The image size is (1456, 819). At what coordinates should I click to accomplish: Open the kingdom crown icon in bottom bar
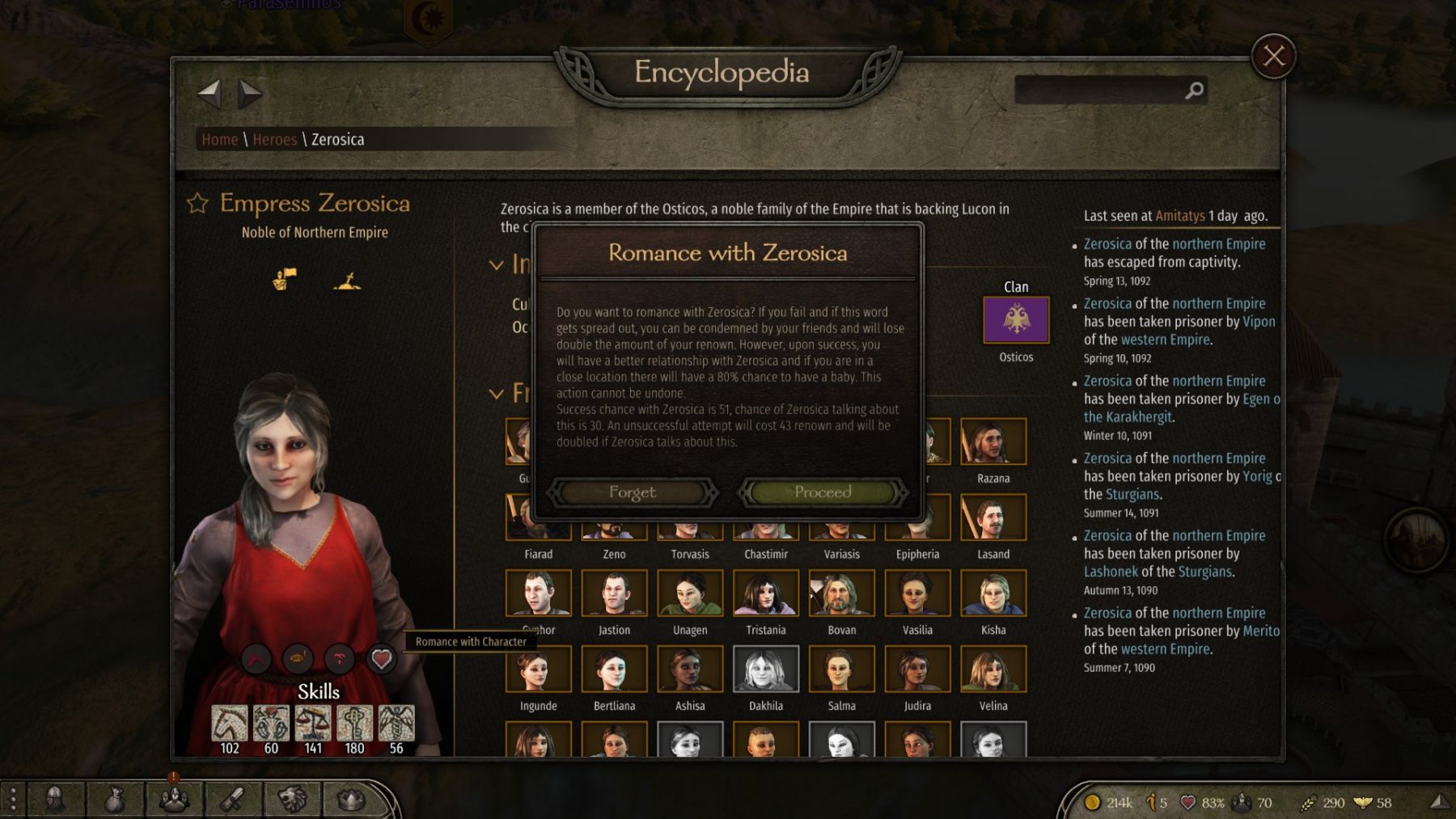[x=351, y=800]
